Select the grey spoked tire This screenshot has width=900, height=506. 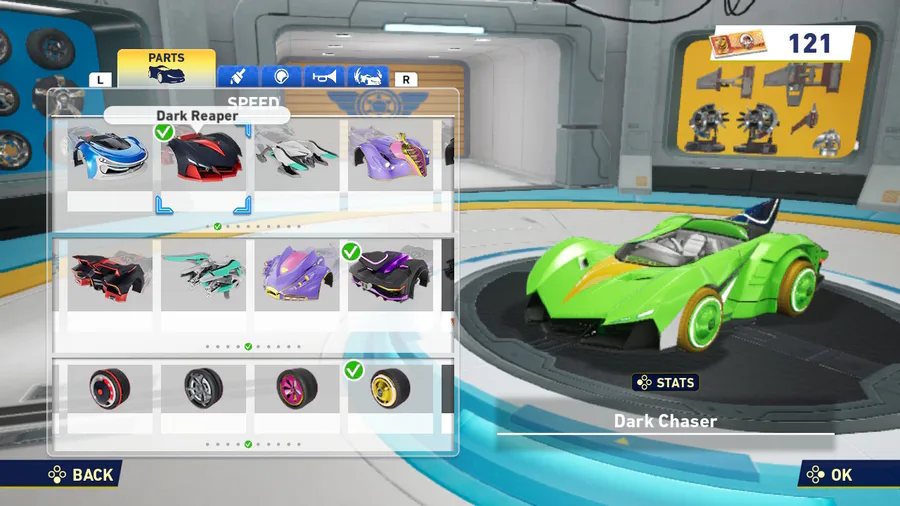202,386
